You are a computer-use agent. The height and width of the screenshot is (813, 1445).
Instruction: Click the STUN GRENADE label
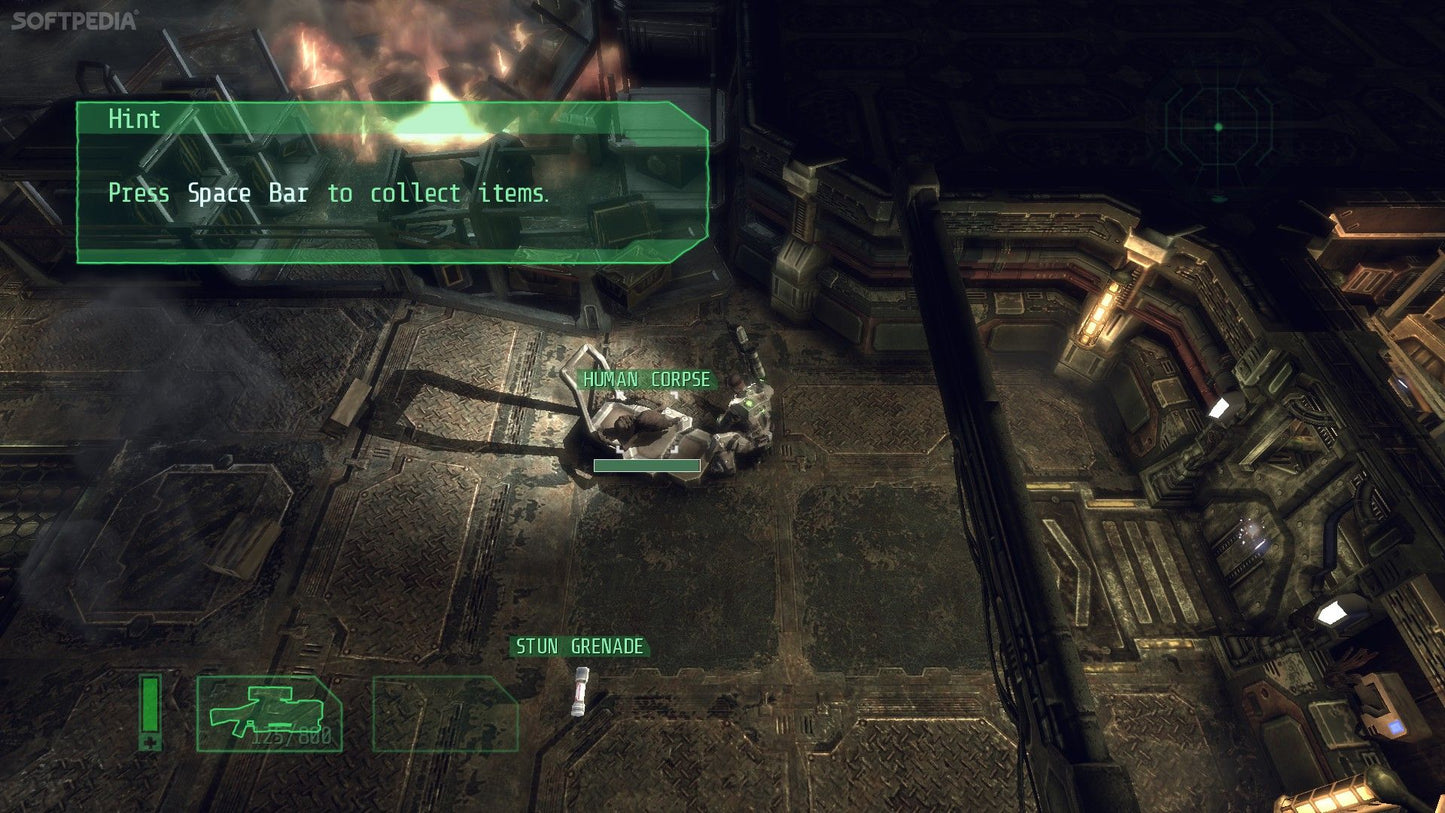point(578,646)
